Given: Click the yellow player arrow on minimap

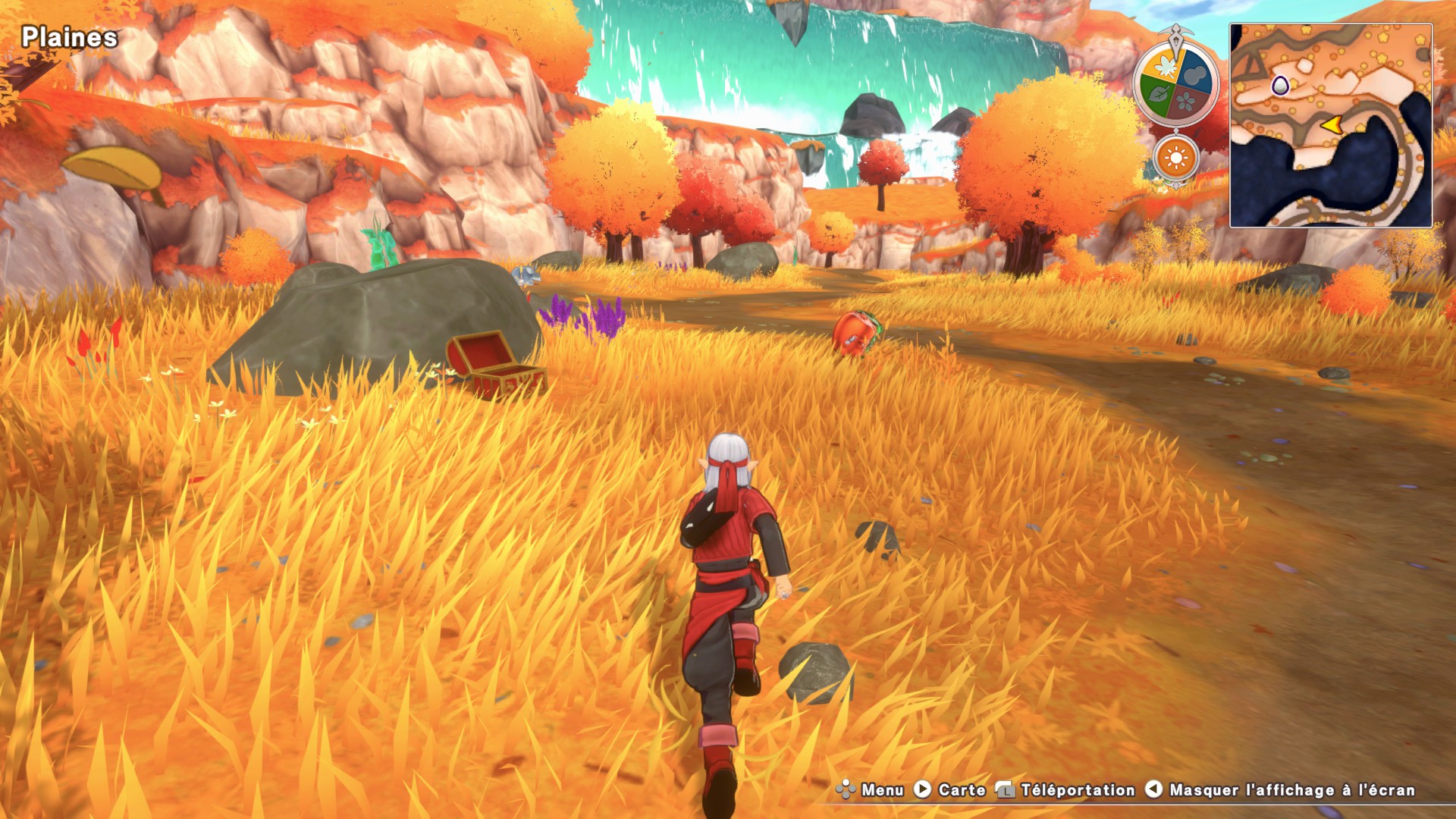Looking at the screenshot, I should [x=1331, y=125].
